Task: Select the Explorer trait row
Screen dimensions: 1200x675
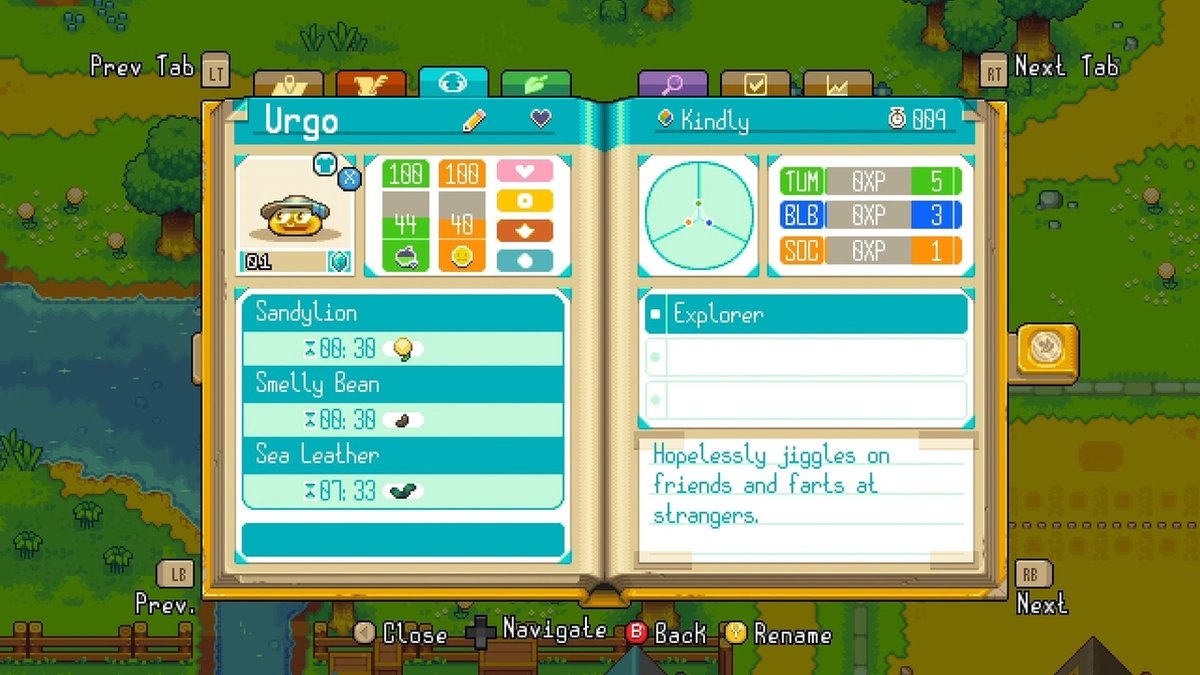Action: (806, 314)
